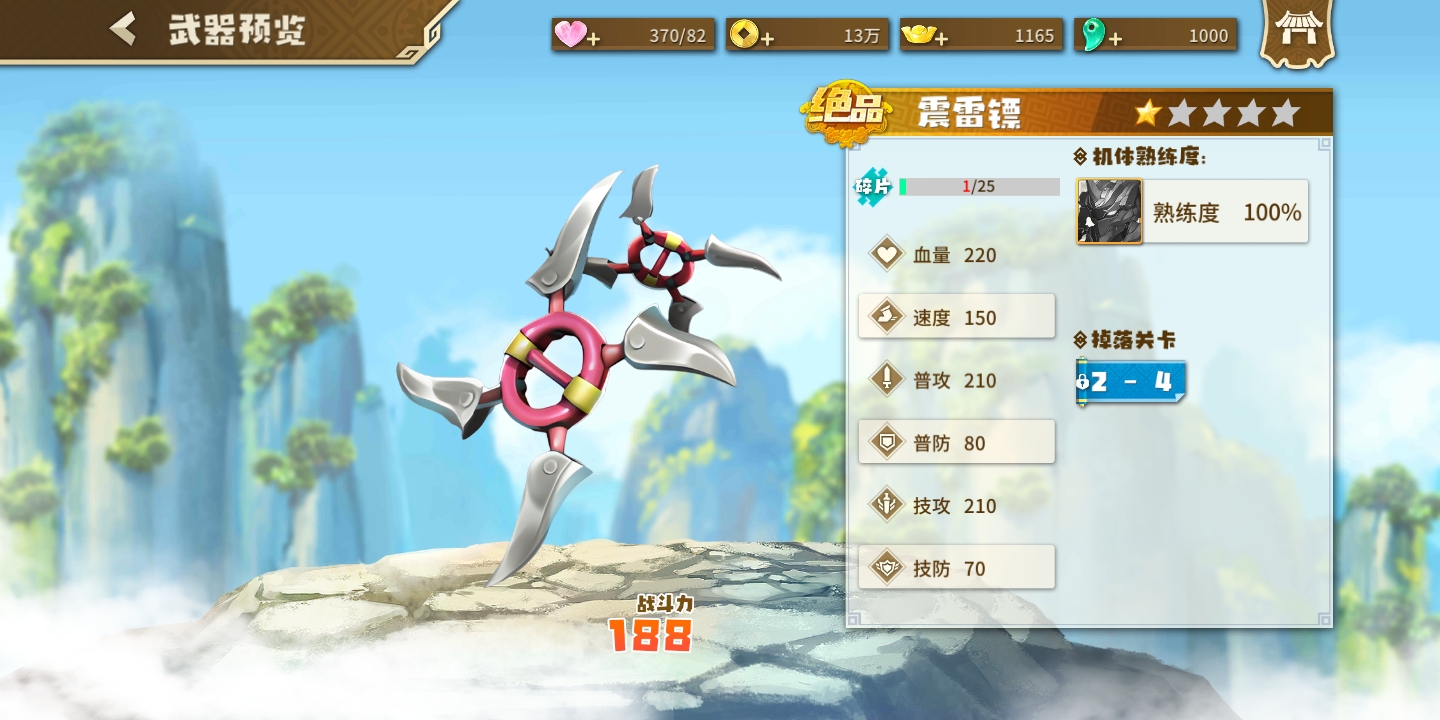Select the 机体熟练度 mech portrait
This screenshot has width=1440, height=720.
point(1109,211)
